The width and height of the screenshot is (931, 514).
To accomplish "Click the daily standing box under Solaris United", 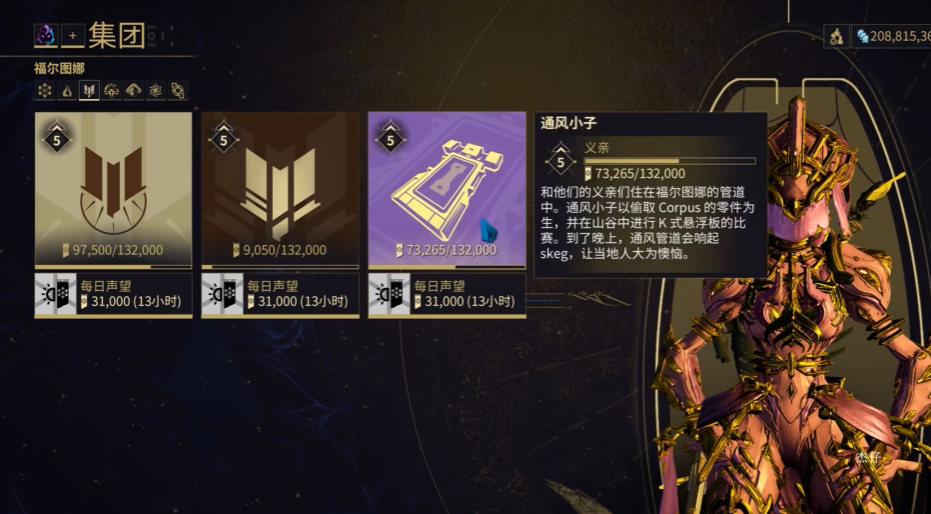I will tap(113, 294).
